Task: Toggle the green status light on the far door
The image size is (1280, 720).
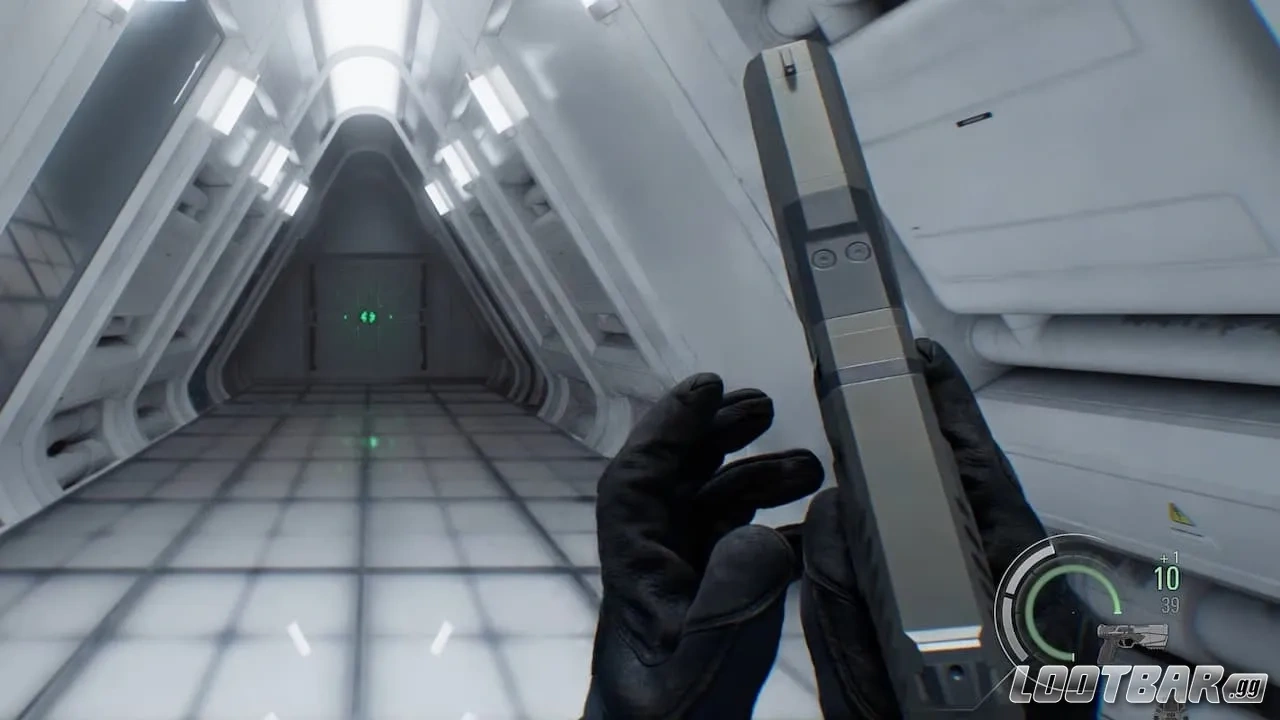Action: click(367, 317)
